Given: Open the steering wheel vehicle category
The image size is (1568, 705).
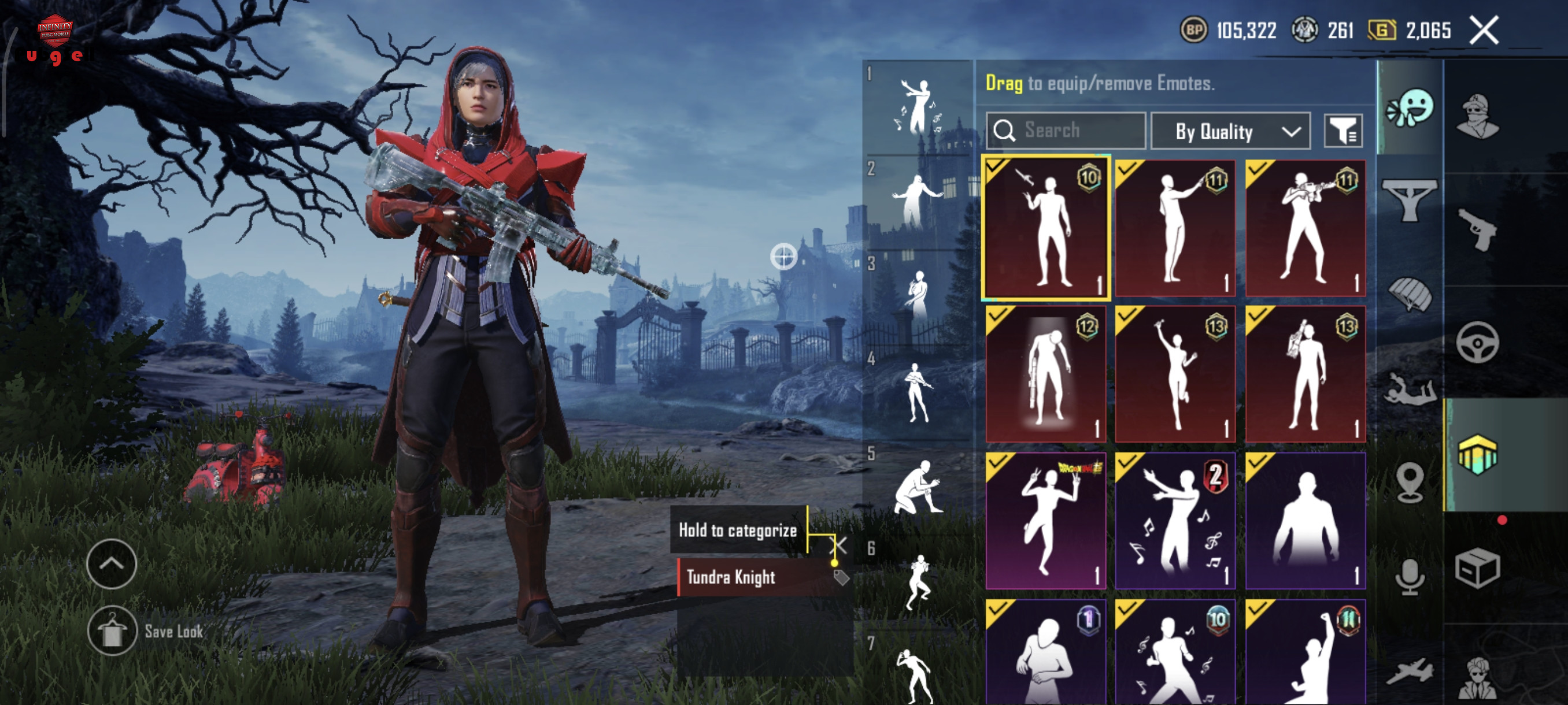Looking at the screenshot, I should pyautogui.click(x=1477, y=343).
